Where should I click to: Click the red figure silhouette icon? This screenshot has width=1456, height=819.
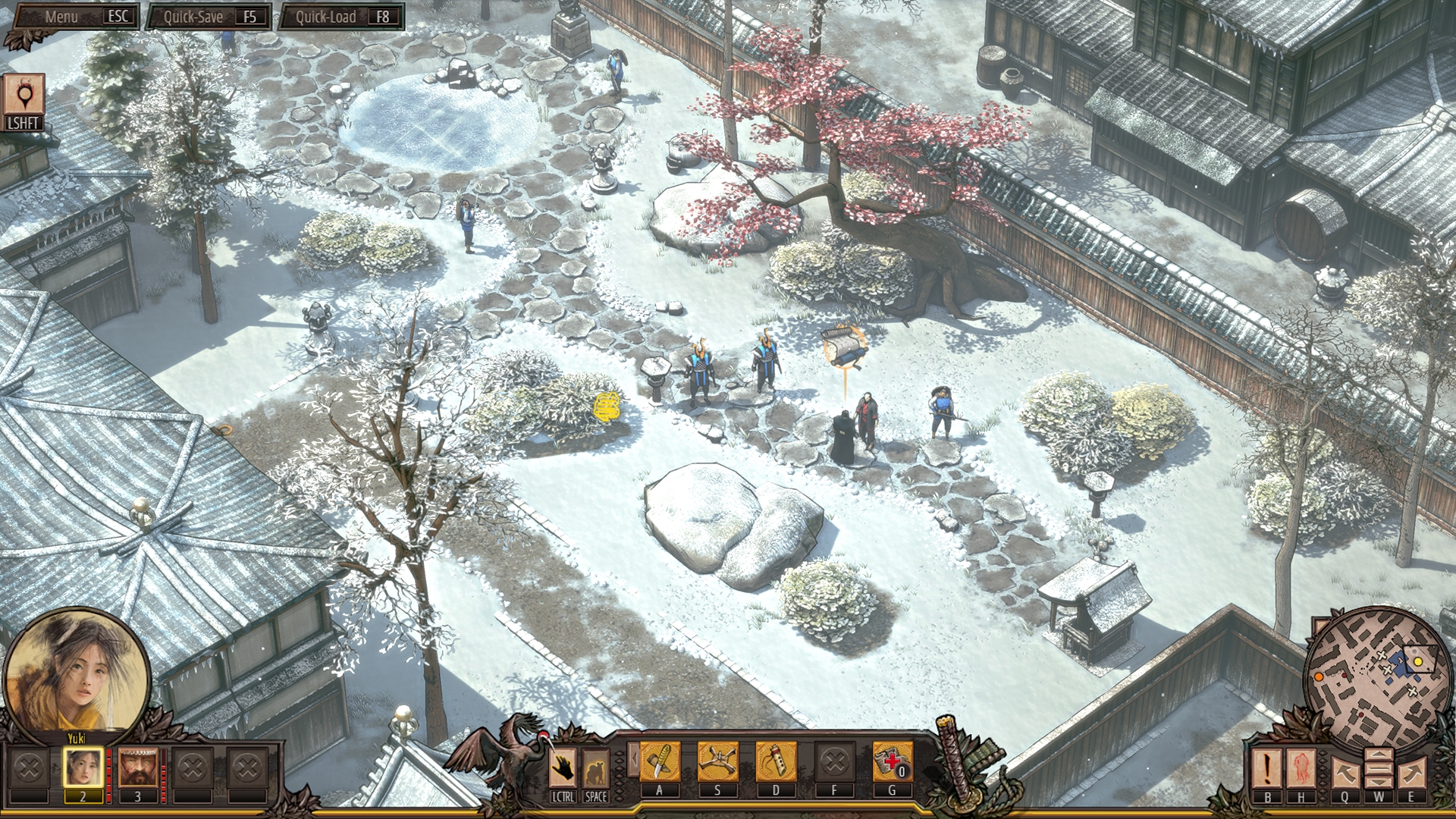(1302, 767)
